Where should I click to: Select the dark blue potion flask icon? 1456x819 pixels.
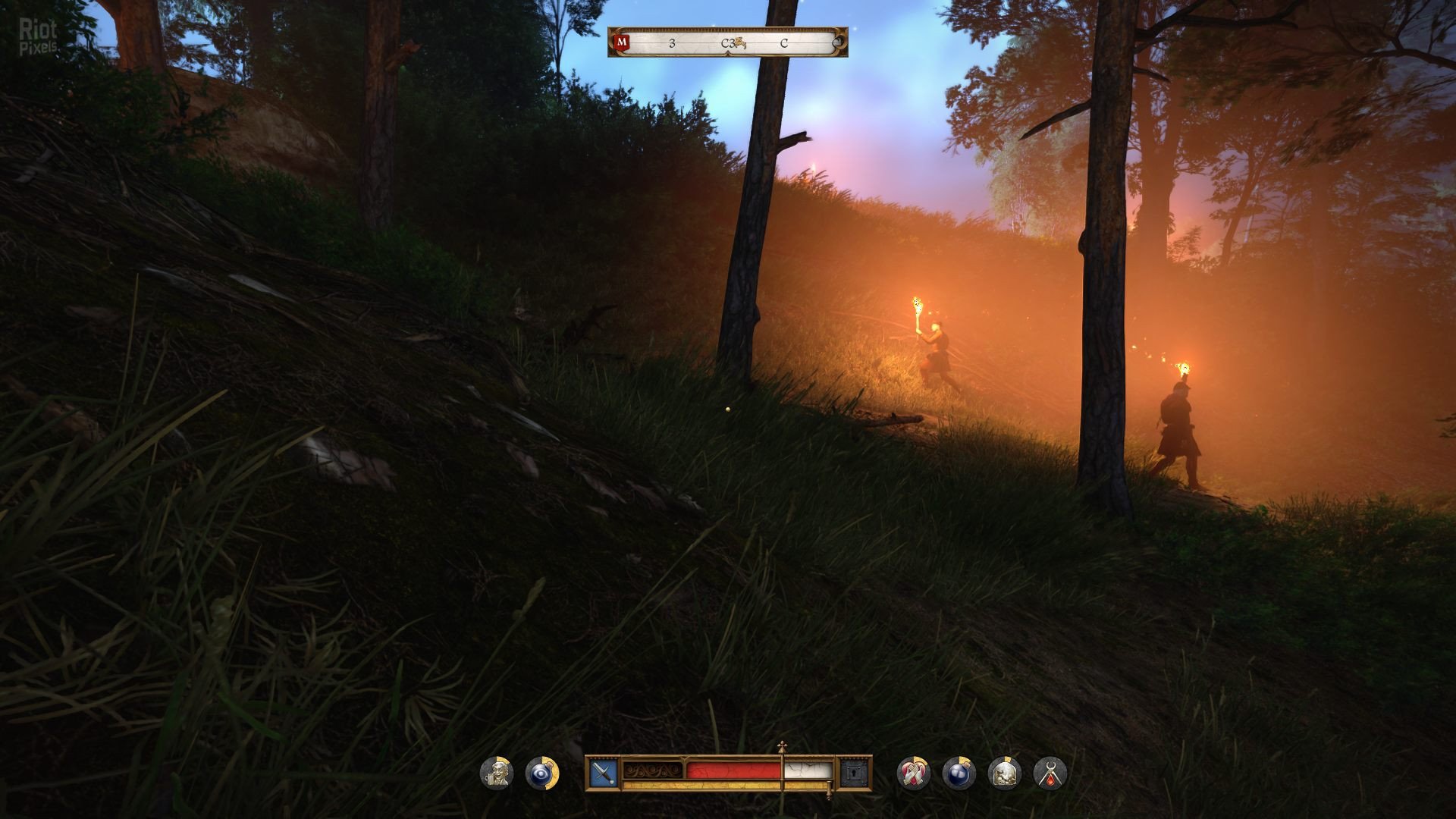[x=959, y=773]
